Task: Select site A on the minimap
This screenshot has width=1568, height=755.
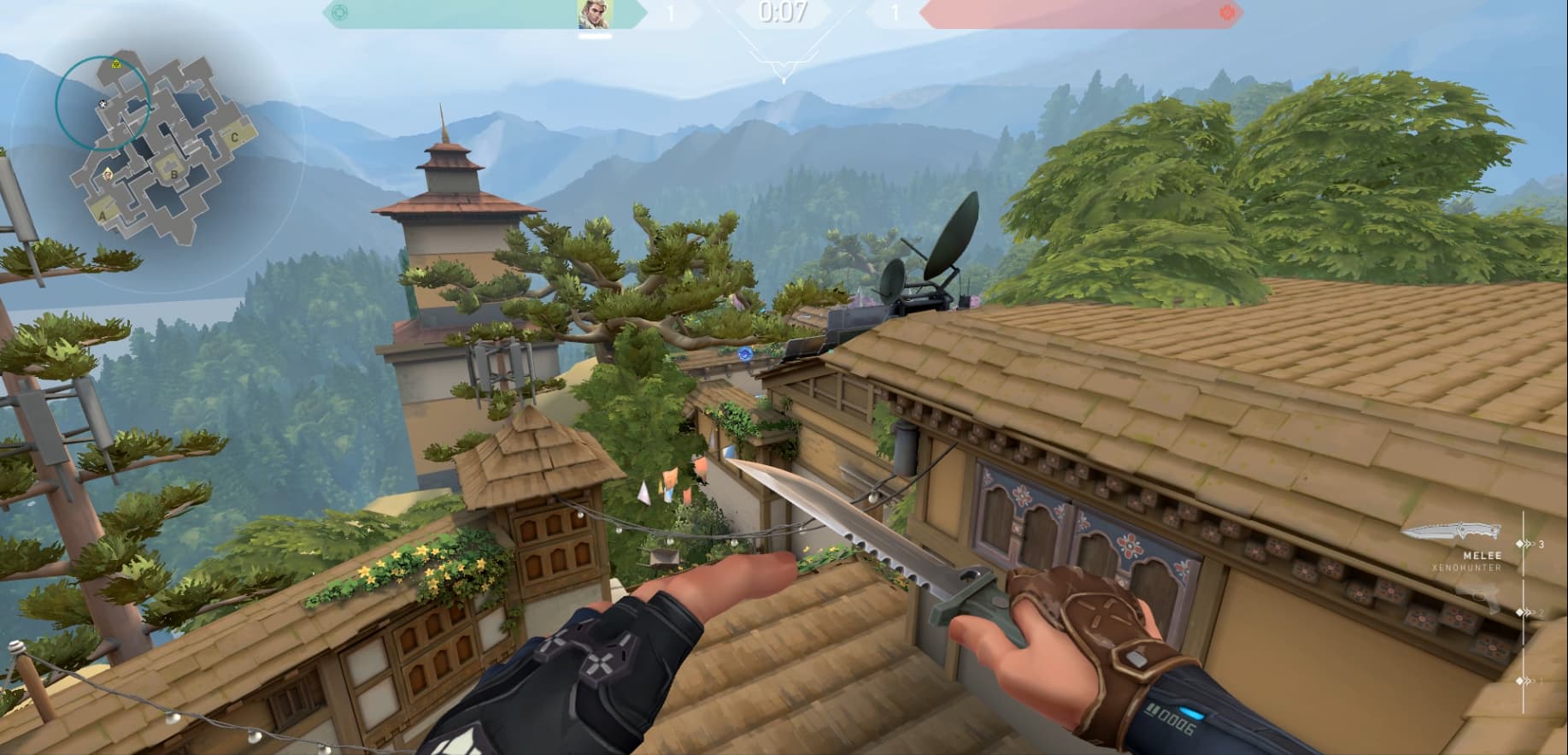Action: (103, 215)
